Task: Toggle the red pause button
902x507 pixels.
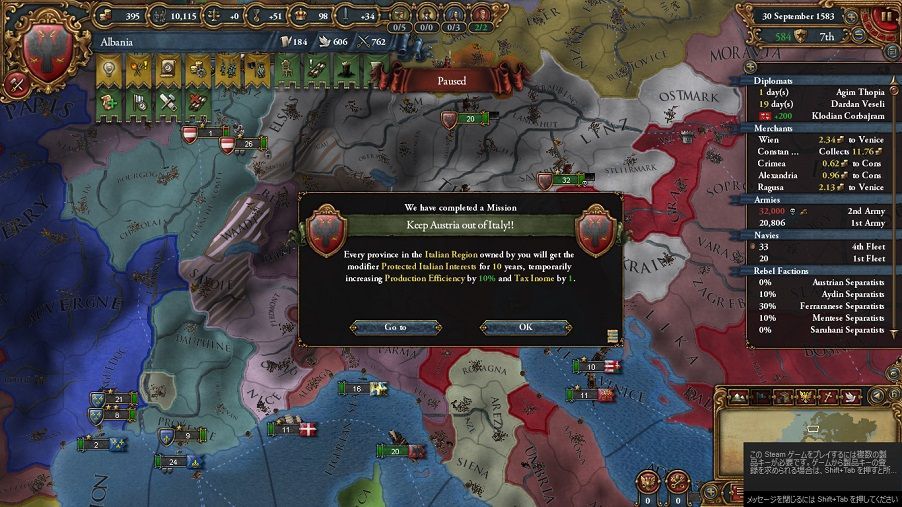Action: pos(885,17)
